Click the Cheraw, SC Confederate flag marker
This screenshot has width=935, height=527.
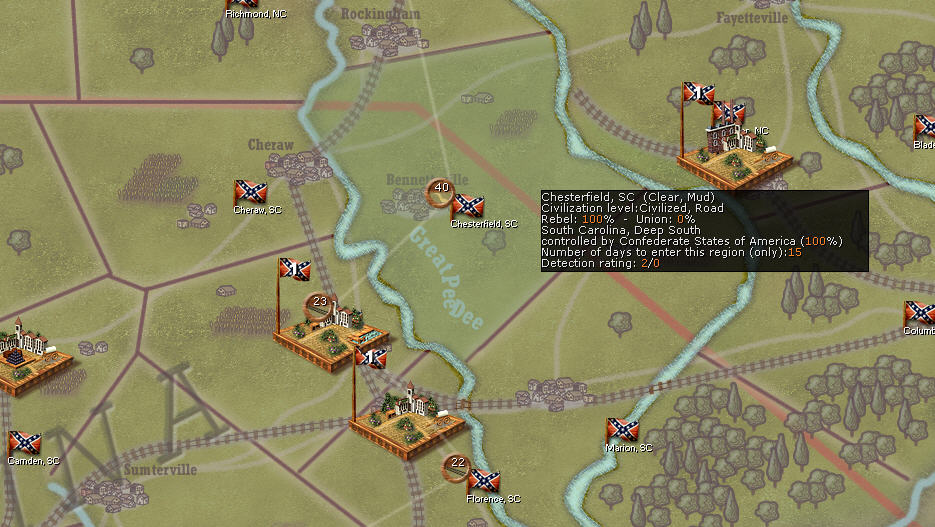(250, 193)
